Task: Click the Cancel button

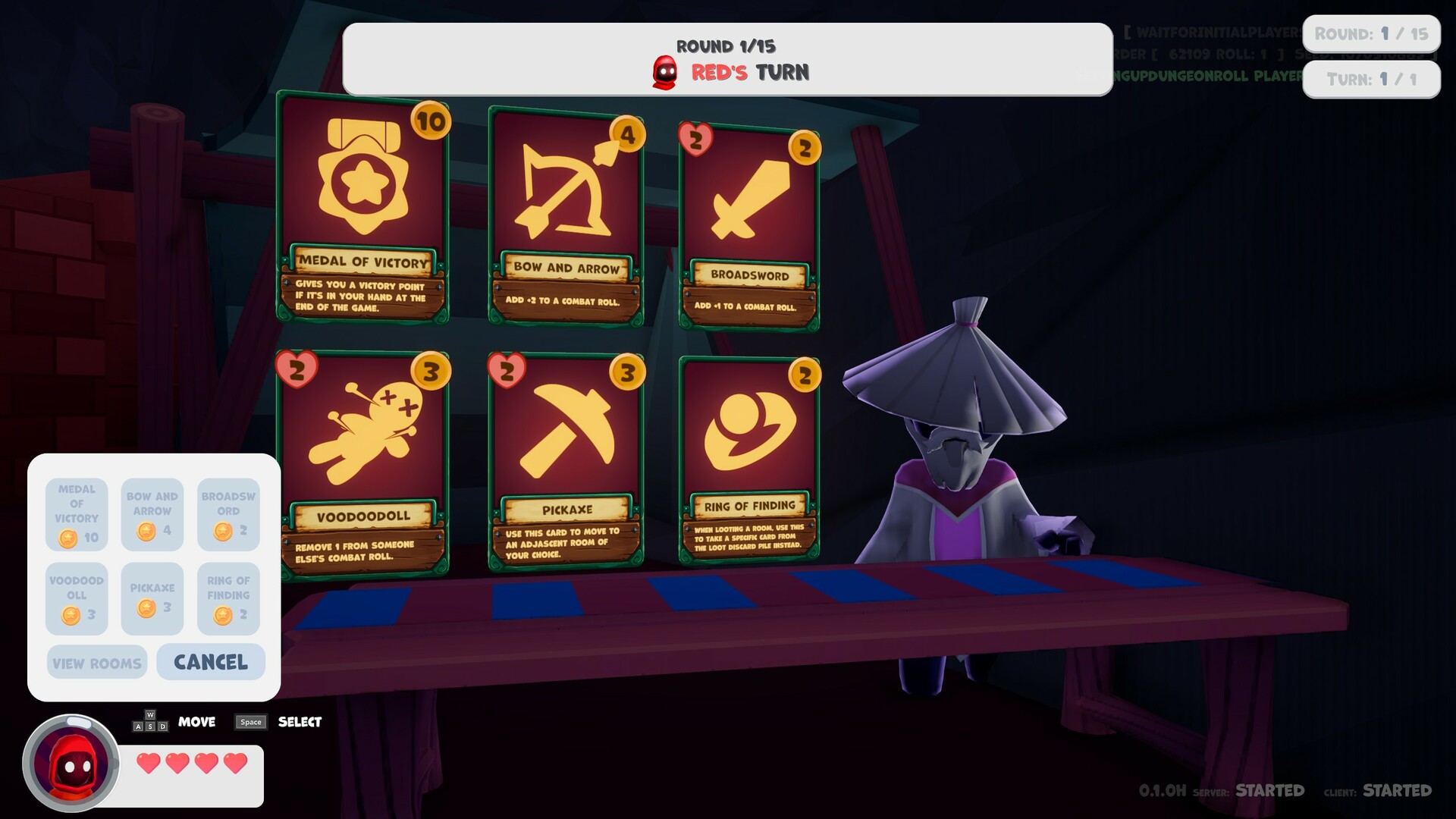Action: click(x=211, y=662)
